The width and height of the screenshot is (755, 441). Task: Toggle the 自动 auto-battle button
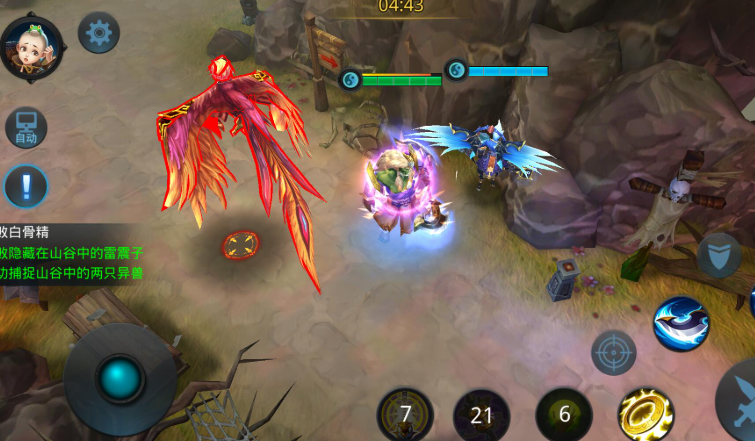pos(25,129)
